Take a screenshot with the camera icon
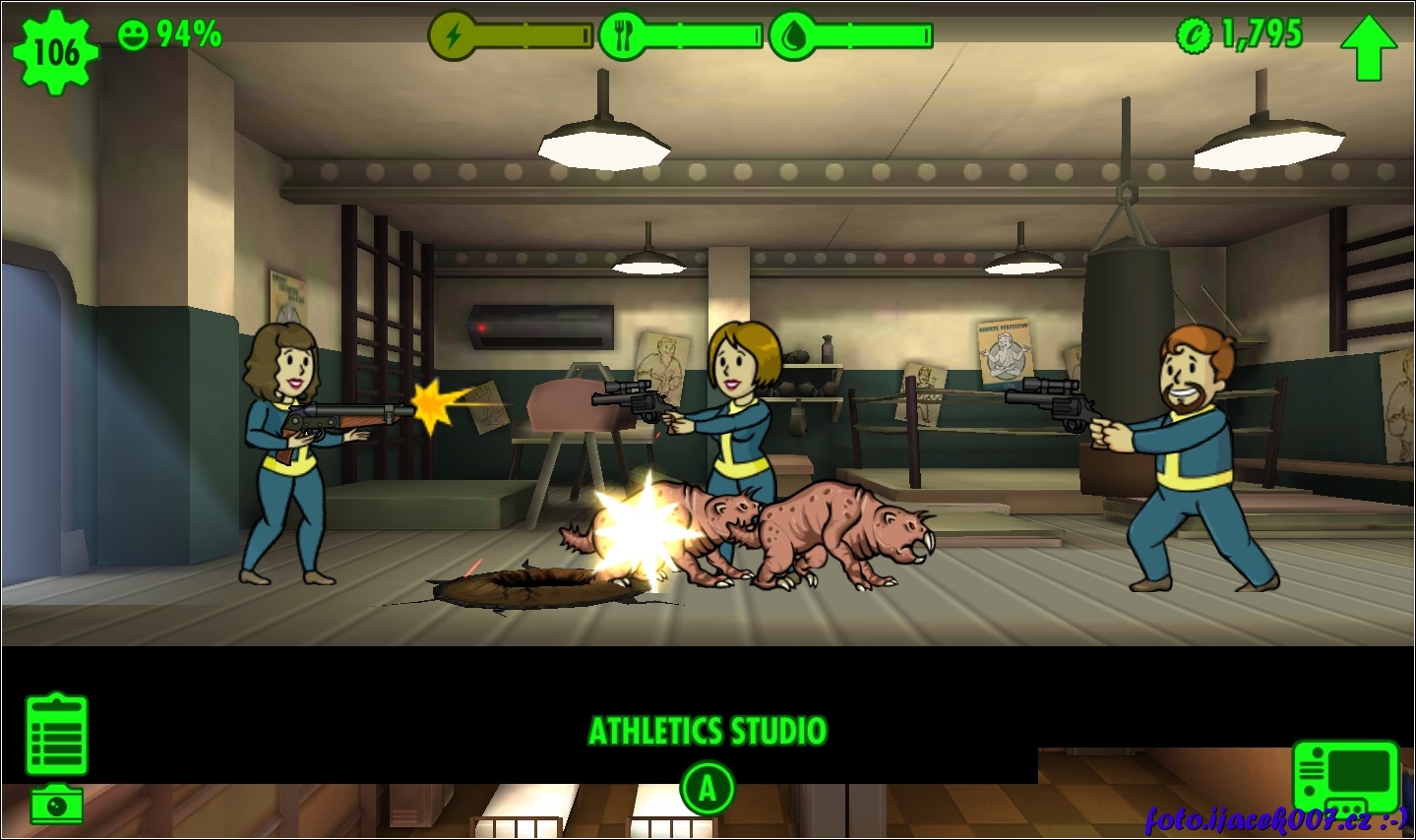1416x840 pixels. [x=56, y=806]
